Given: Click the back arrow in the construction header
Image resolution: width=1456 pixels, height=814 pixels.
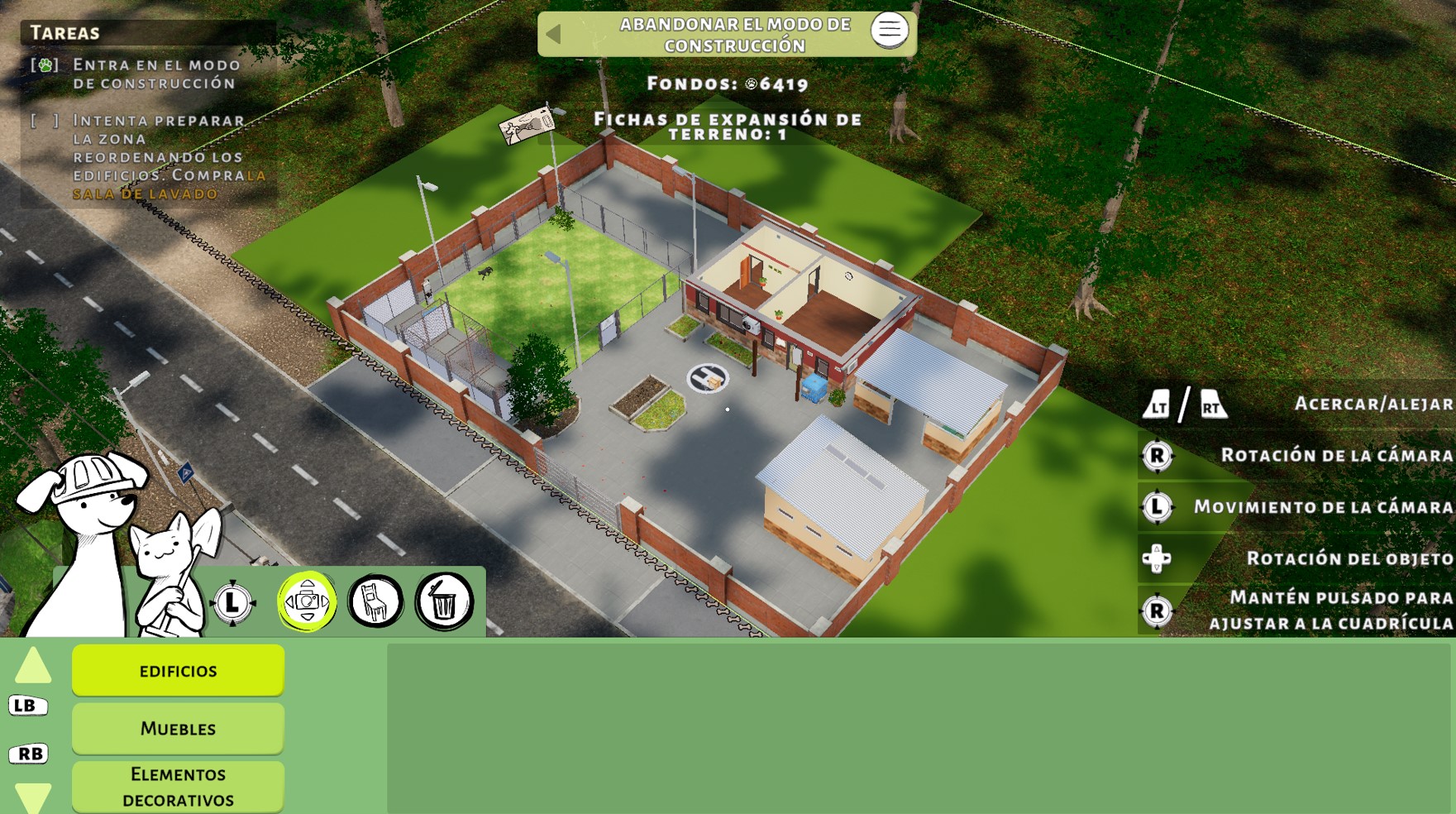Looking at the screenshot, I should point(553,33).
